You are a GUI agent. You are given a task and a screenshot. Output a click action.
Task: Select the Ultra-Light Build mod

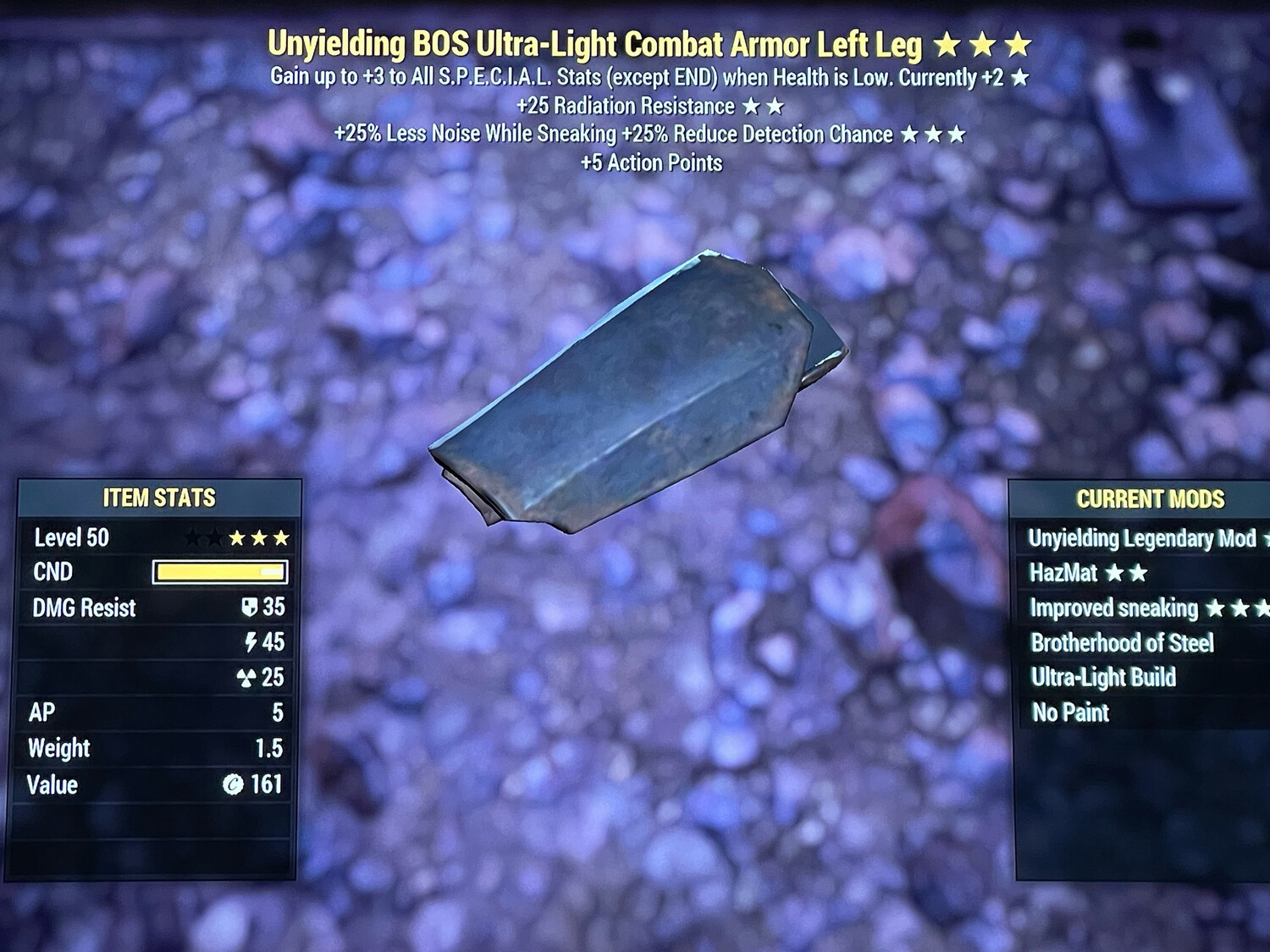pyautogui.click(x=1105, y=678)
